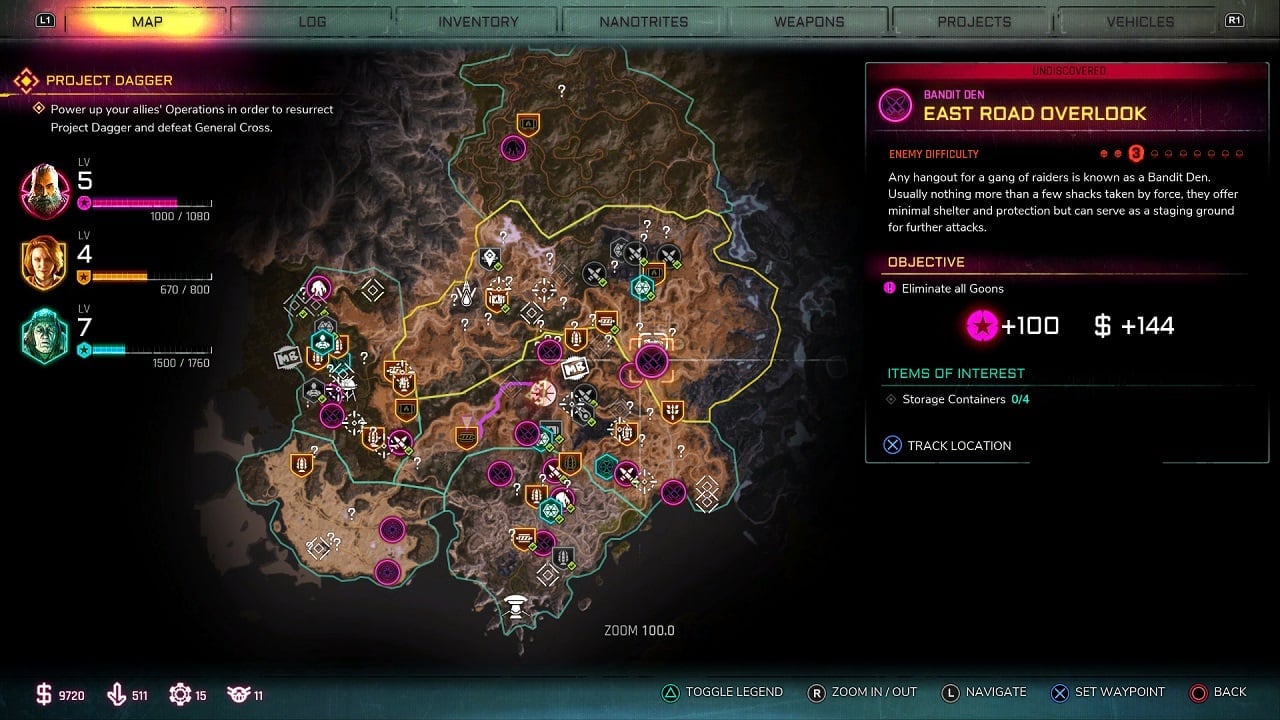Select the MB marker on the map's west side
Screen dimensions: 1280x720
point(286,355)
